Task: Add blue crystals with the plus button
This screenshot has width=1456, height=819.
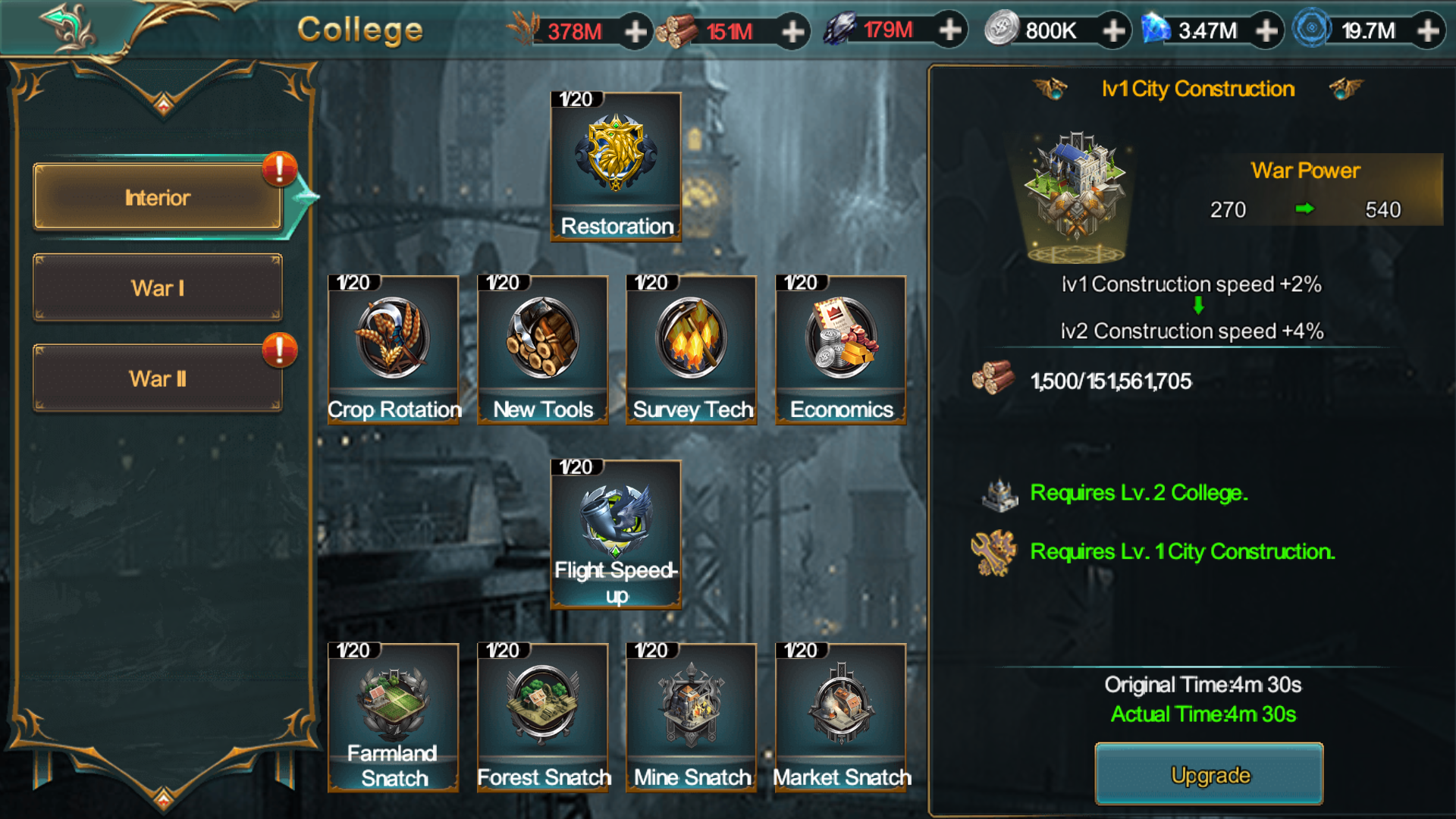Action: 1266,31
